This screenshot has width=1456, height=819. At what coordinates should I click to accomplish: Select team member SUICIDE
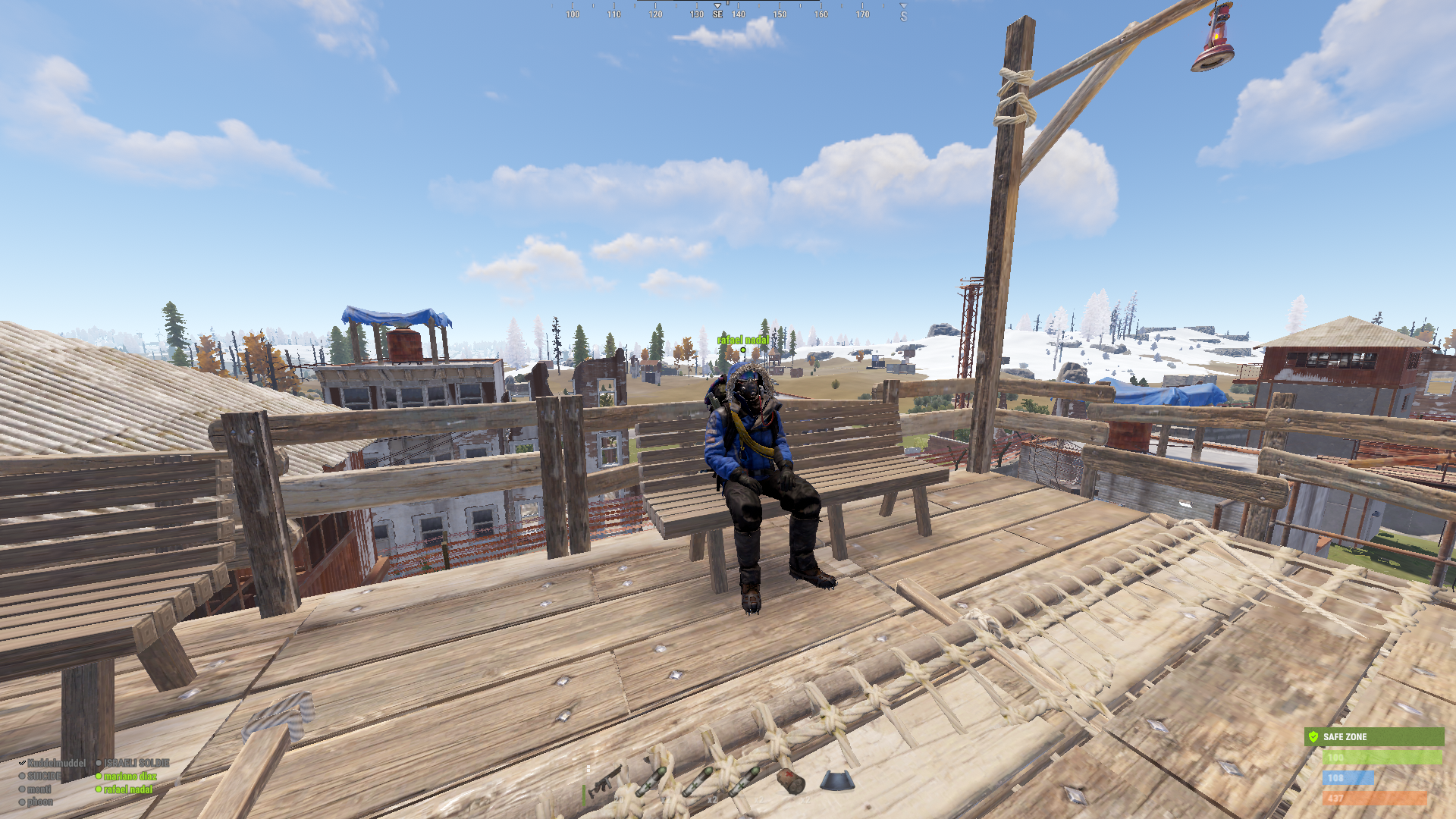point(44,776)
